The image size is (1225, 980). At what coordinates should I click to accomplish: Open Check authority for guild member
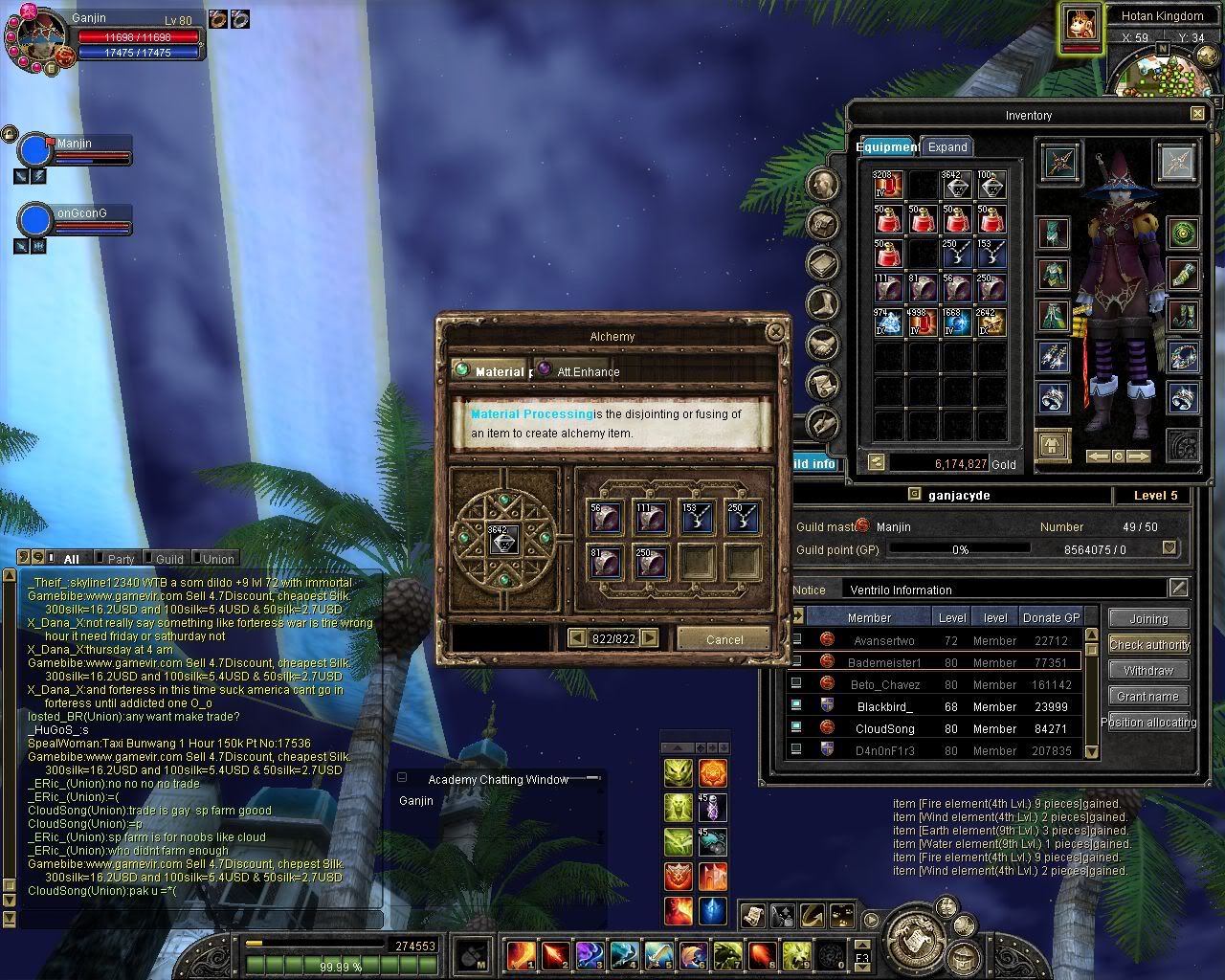pos(1148,644)
